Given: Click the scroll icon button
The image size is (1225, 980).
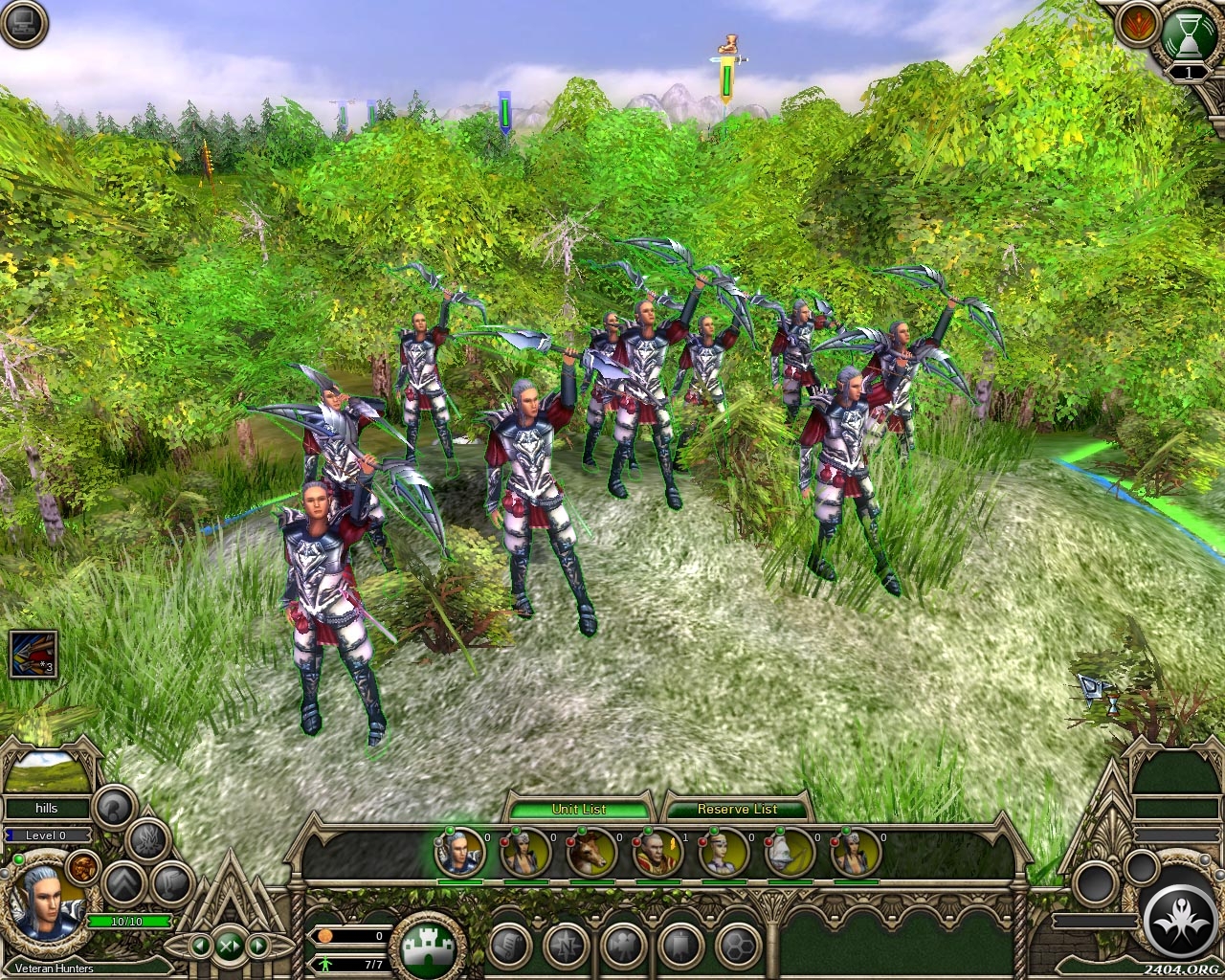Looking at the screenshot, I should (x=509, y=946).
